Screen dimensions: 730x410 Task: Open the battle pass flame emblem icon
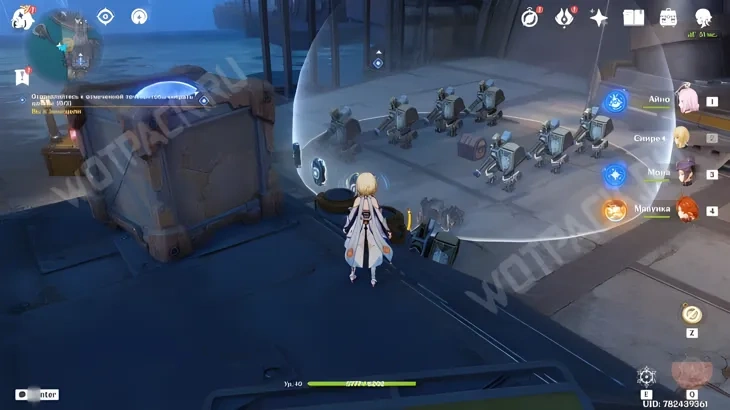tap(565, 17)
